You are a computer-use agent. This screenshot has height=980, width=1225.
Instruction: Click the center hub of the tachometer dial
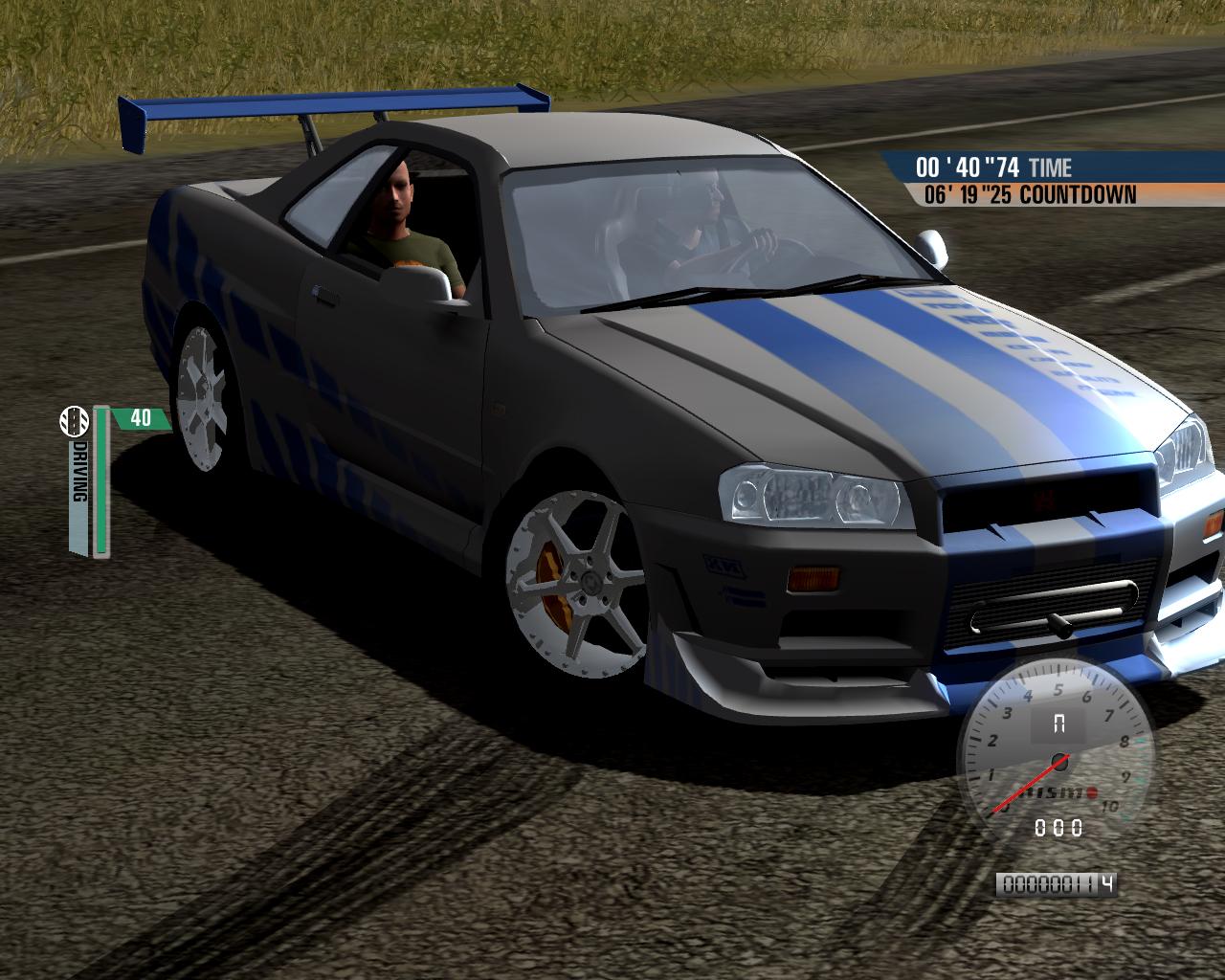[x=1060, y=761]
